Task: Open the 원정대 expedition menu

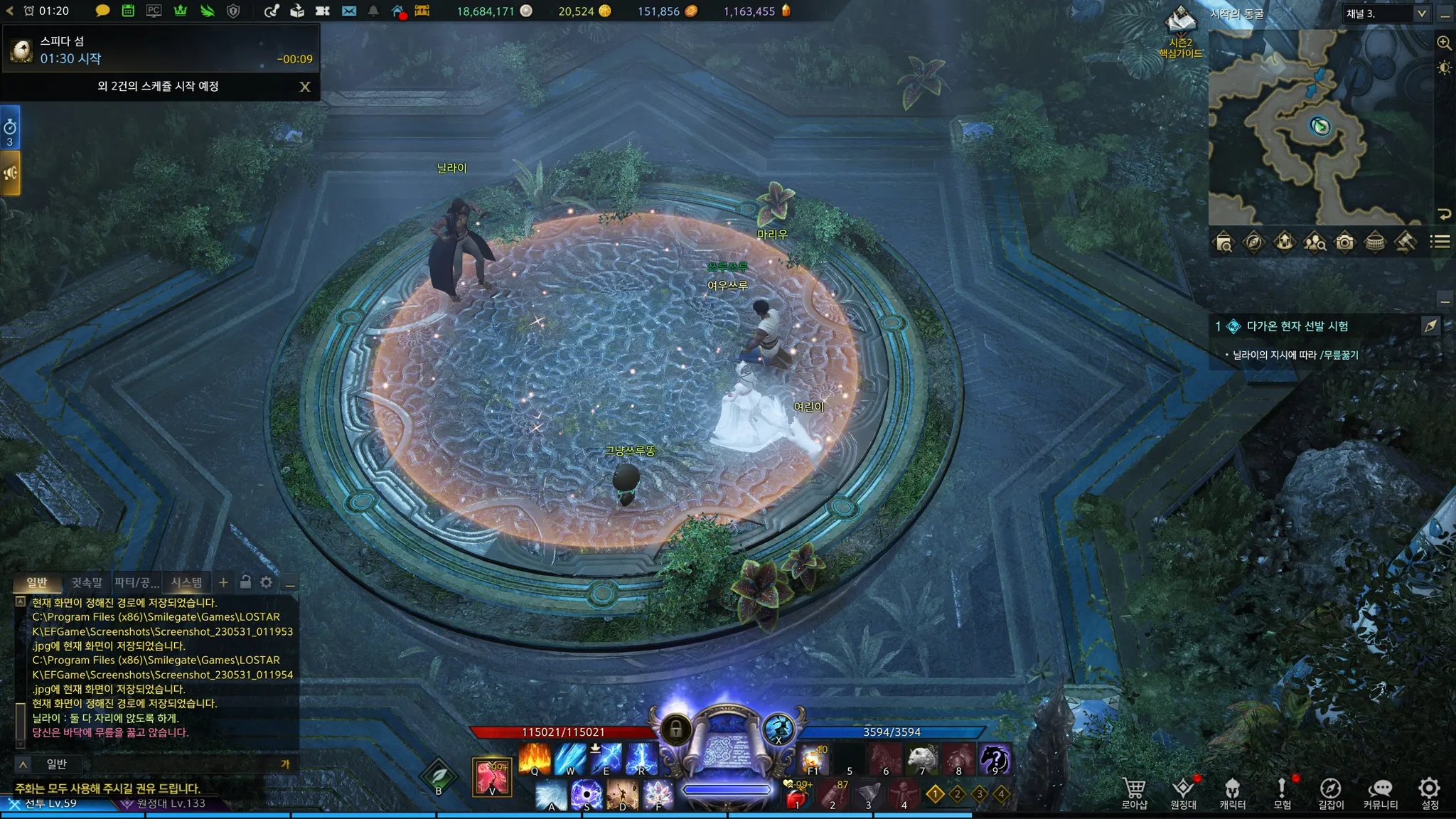Action: (1183, 792)
